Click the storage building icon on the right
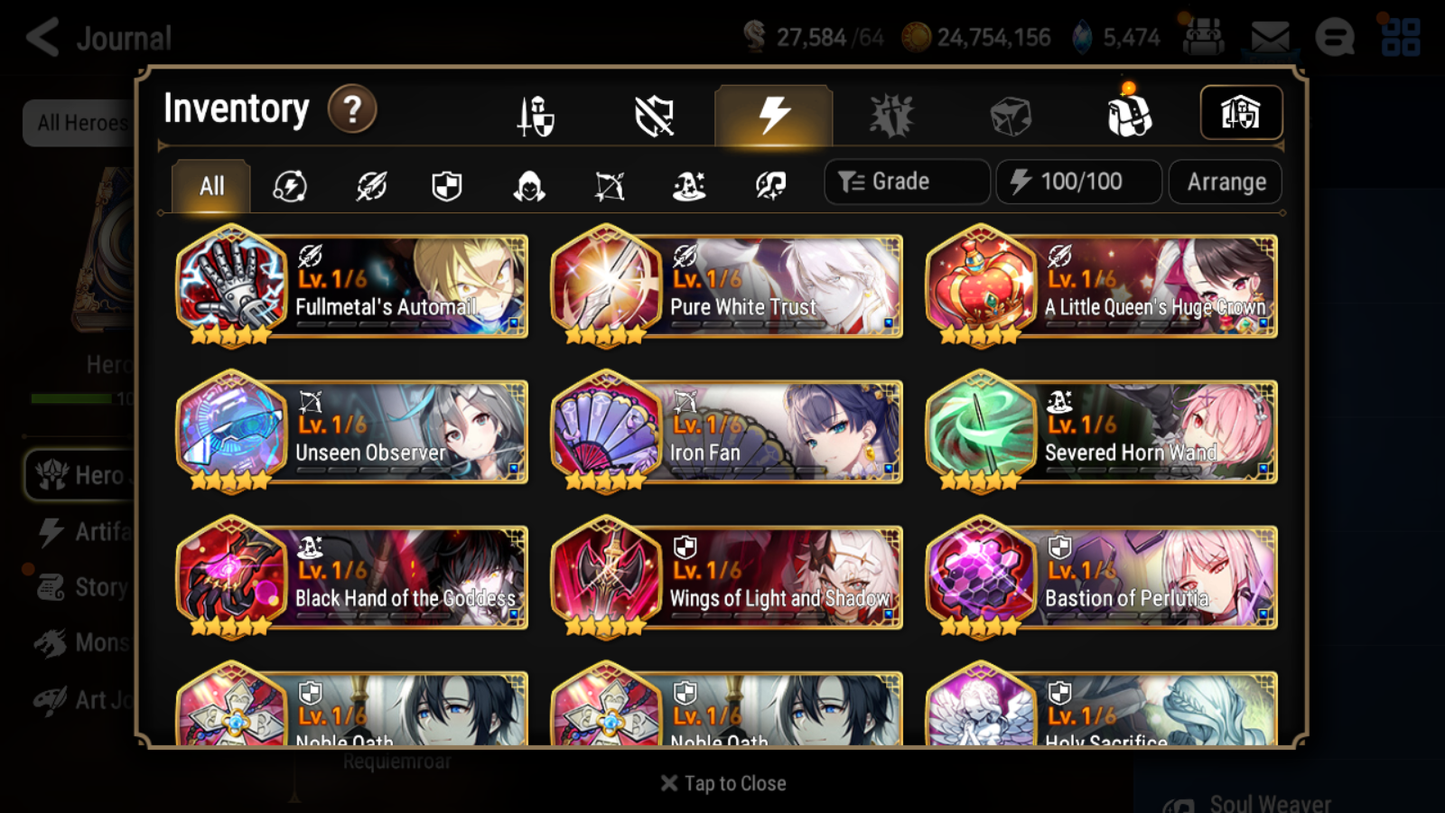This screenshot has height=813, width=1445. (x=1240, y=113)
